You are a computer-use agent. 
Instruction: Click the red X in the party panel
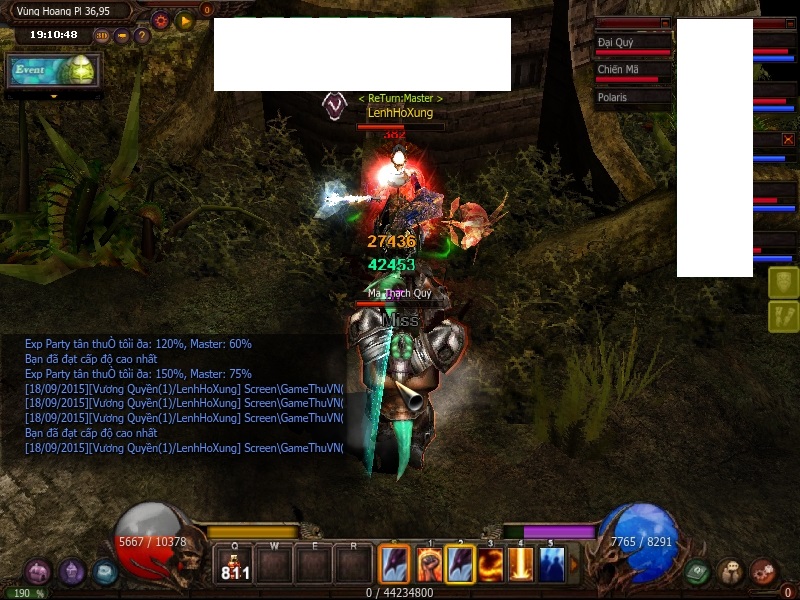(788, 140)
